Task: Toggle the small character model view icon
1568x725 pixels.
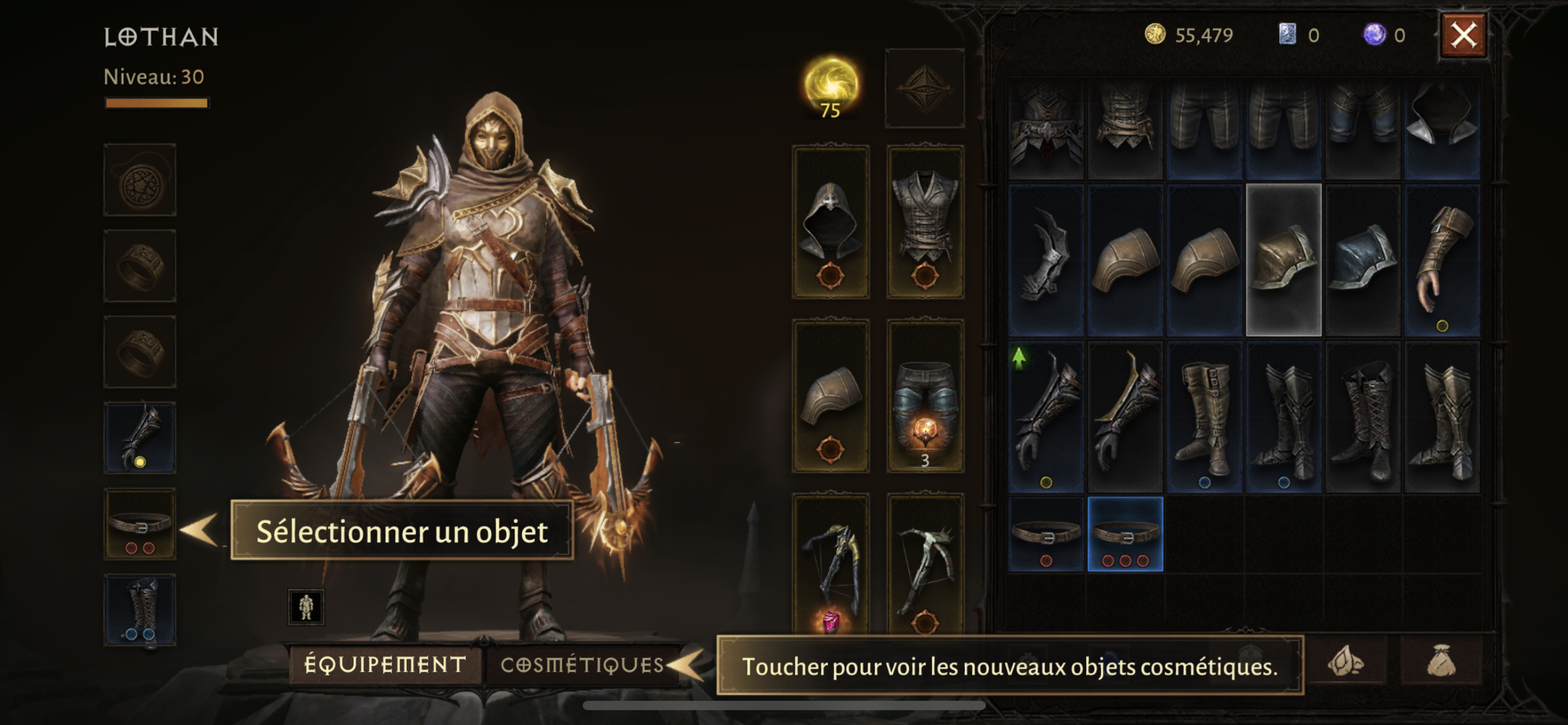Action: [306, 607]
